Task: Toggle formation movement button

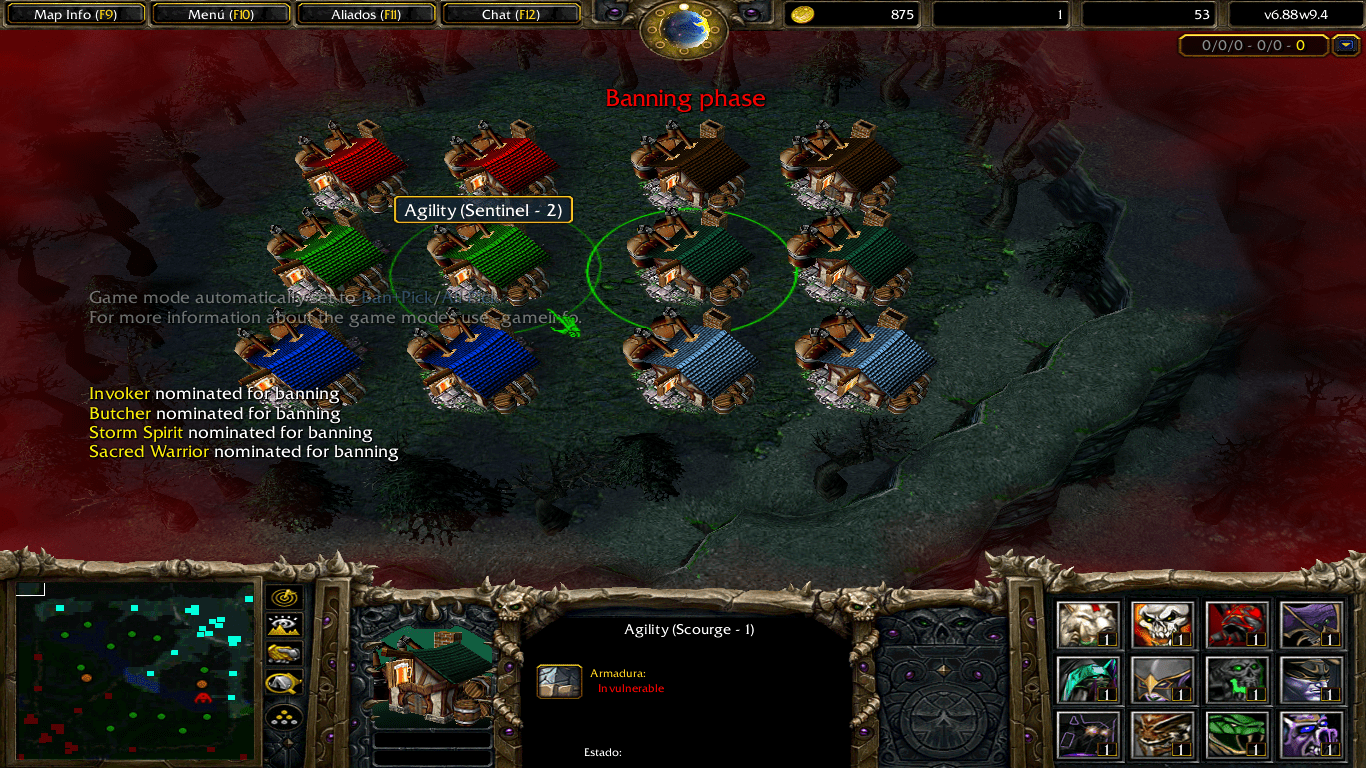Action: coord(284,717)
